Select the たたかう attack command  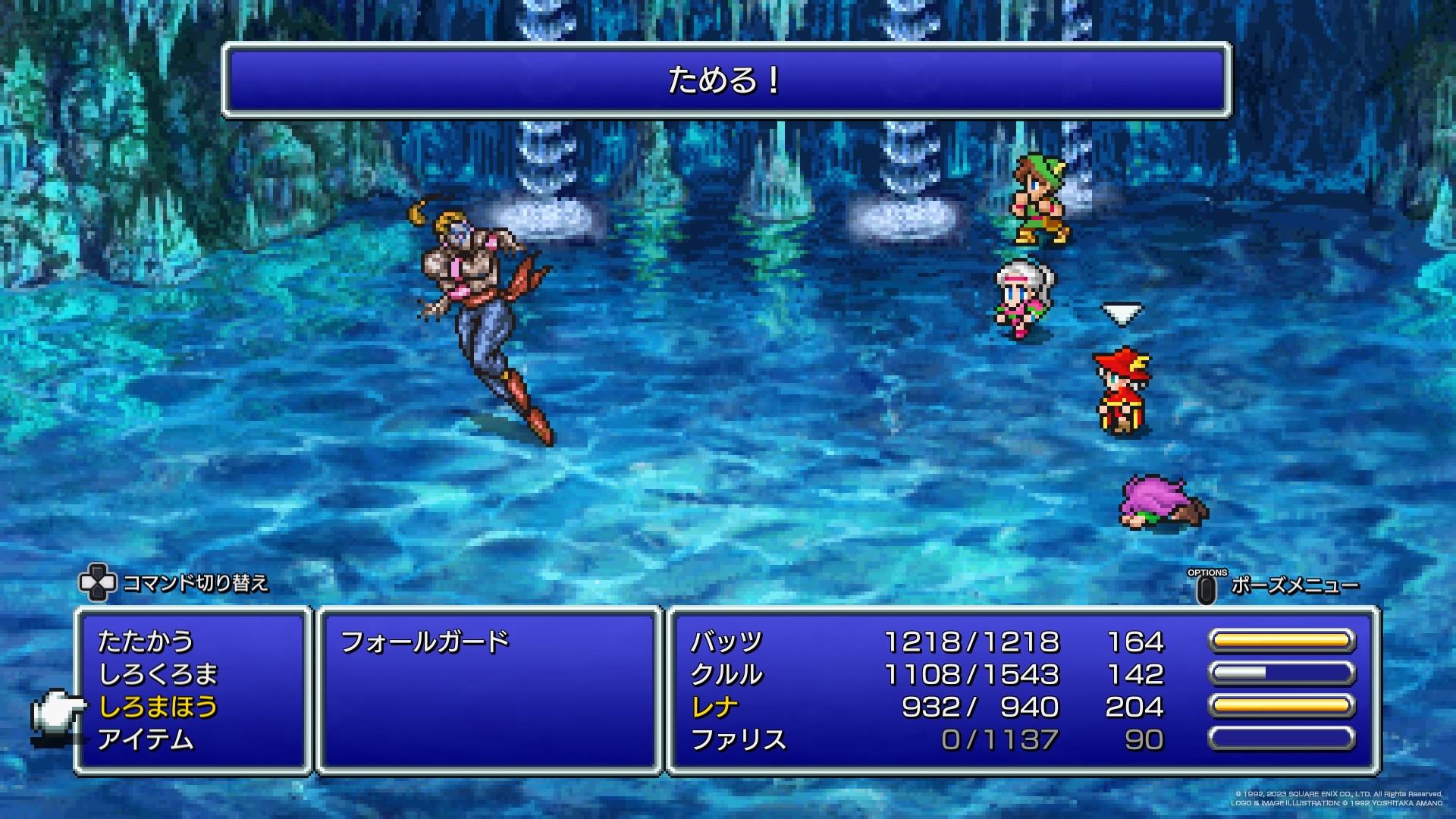tap(146, 642)
